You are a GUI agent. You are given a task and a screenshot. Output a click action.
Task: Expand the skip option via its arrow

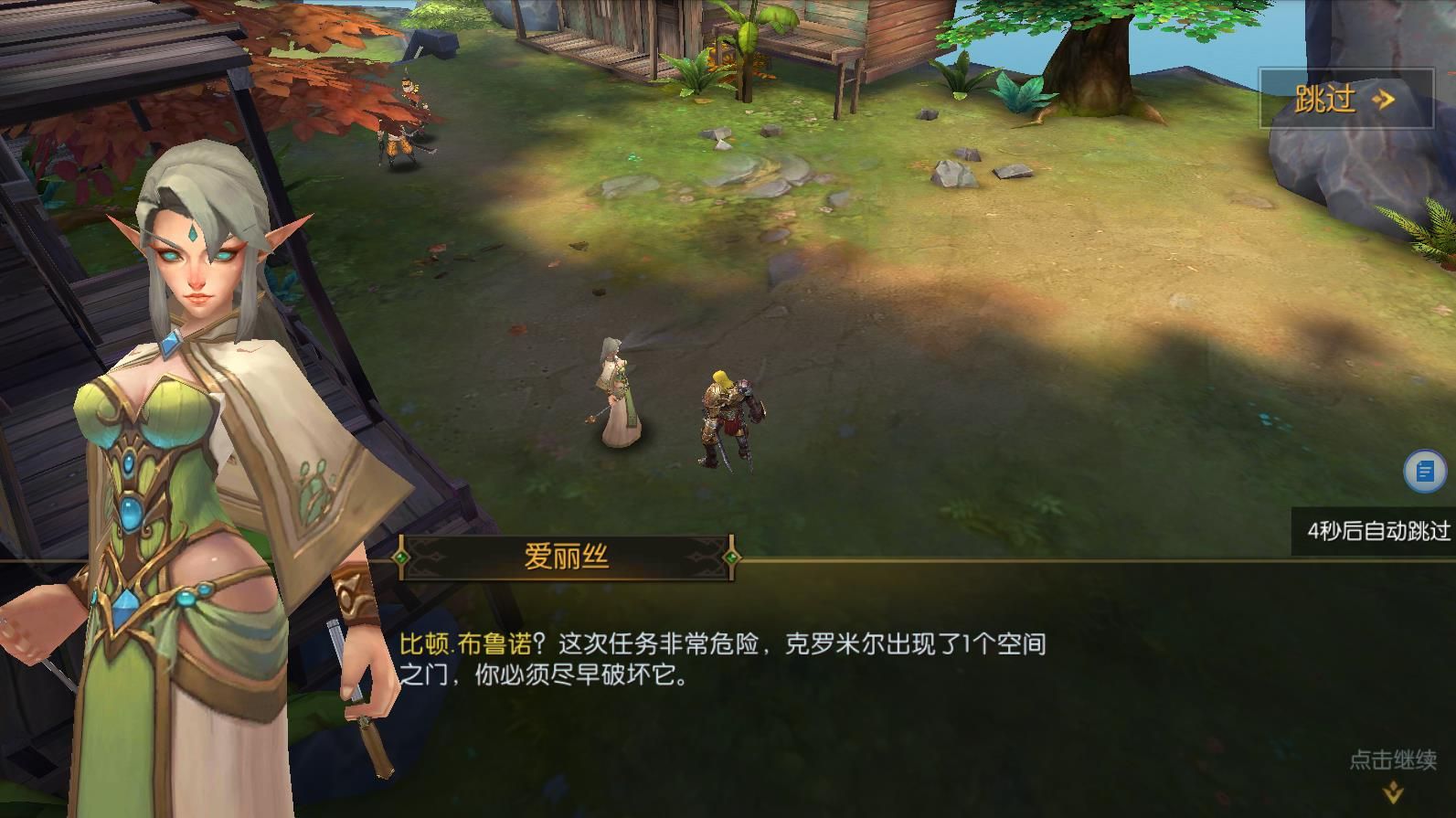coord(1382,101)
